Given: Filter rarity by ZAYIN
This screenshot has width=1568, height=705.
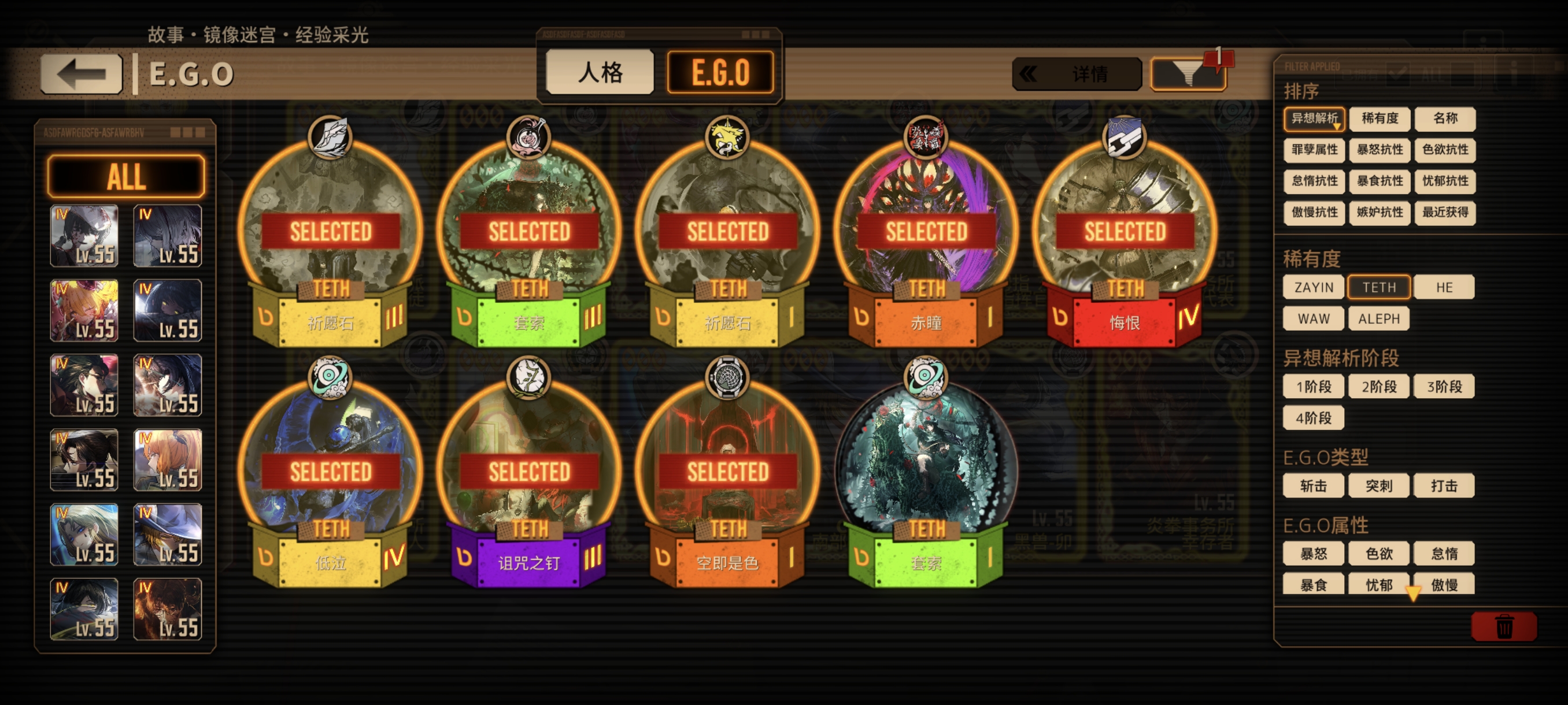Looking at the screenshot, I should point(1314,287).
